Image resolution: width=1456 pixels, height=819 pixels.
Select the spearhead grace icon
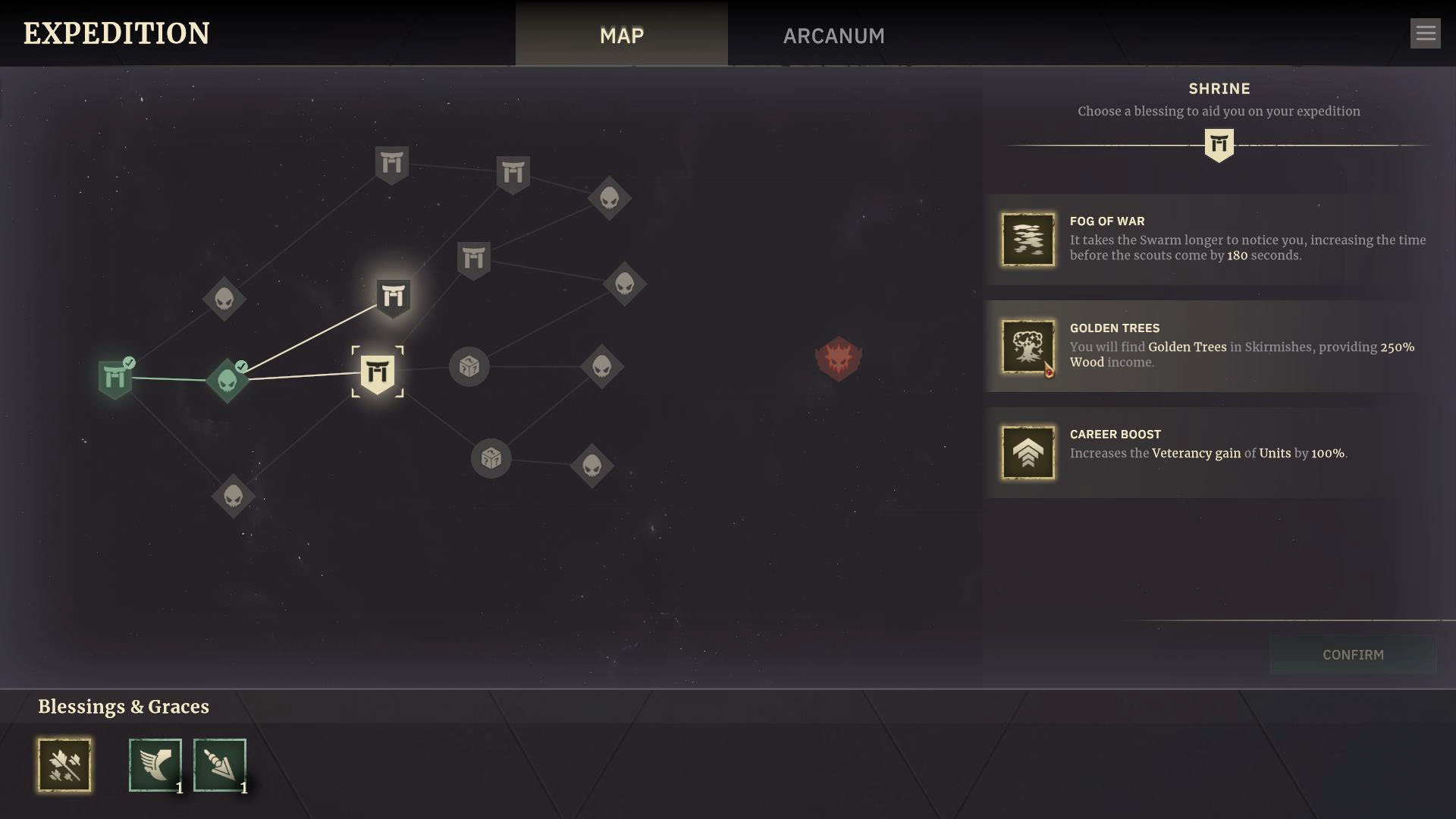(x=219, y=765)
